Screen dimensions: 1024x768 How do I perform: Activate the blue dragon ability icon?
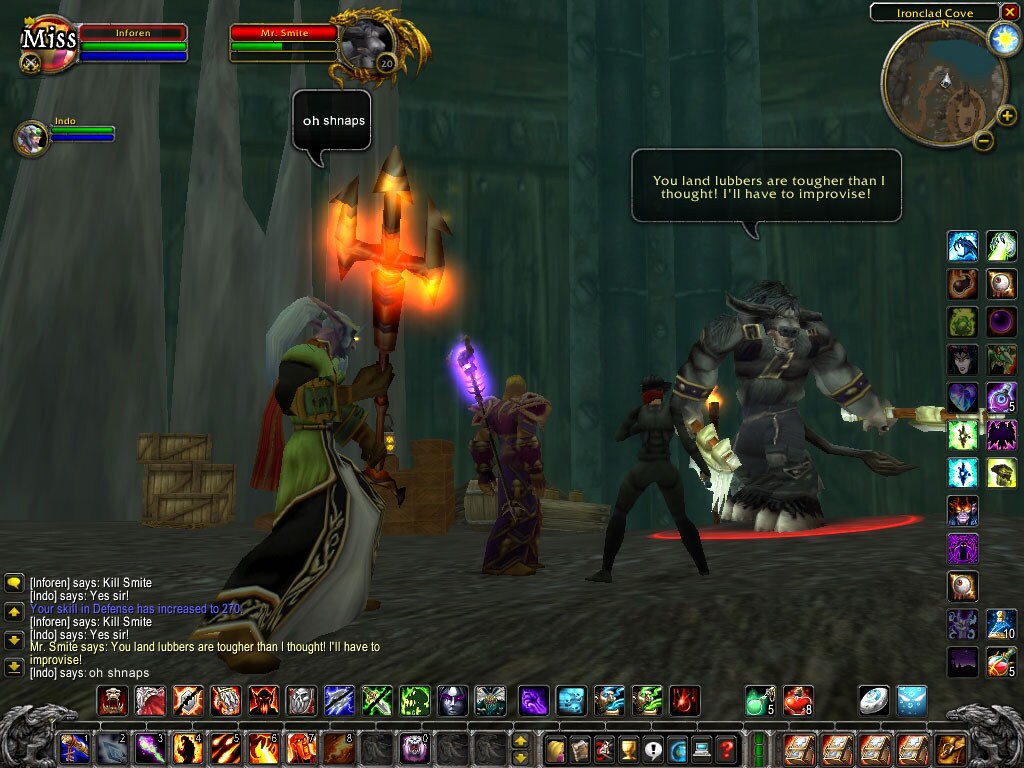point(962,245)
